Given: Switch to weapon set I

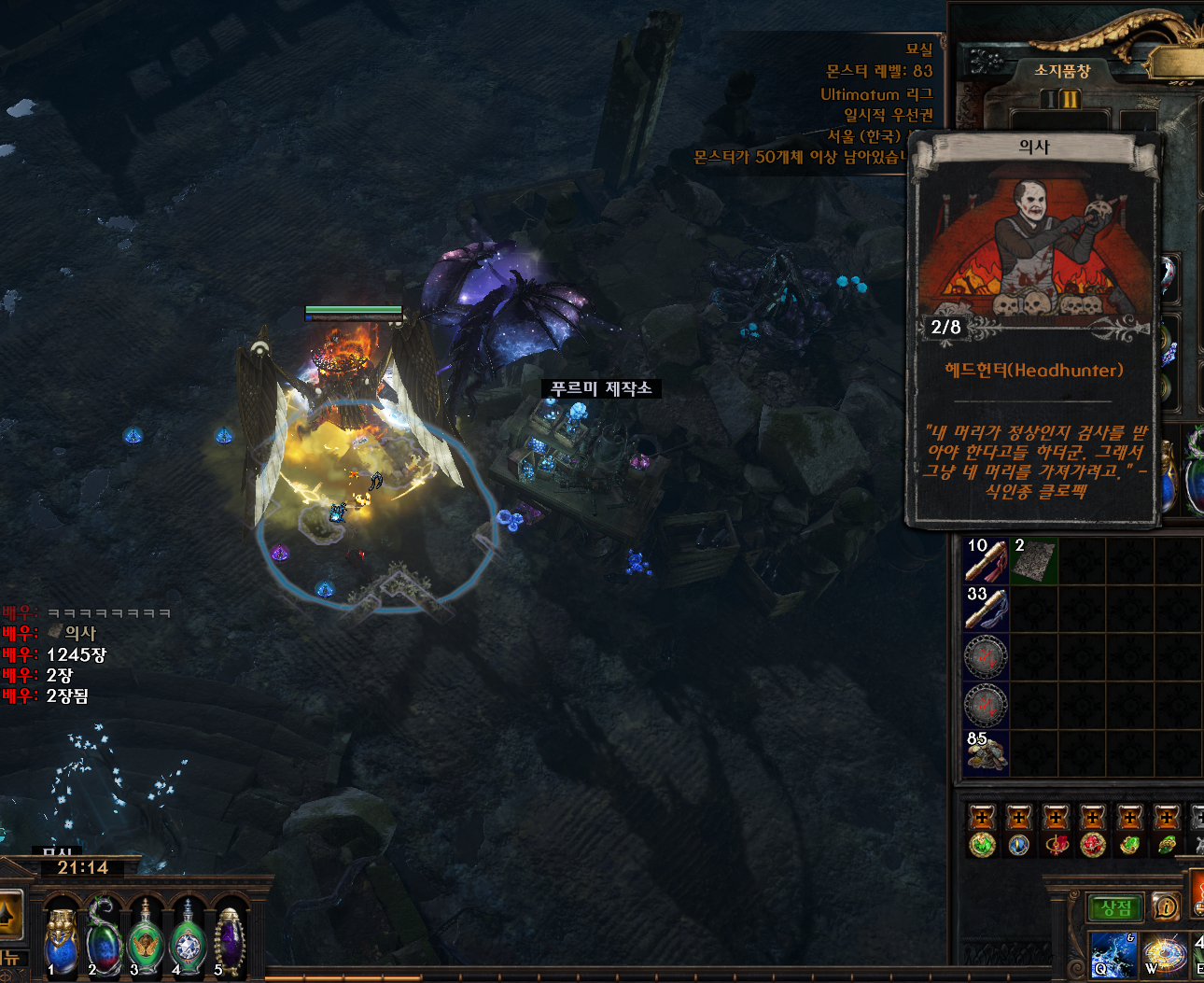Looking at the screenshot, I should [1050, 100].
